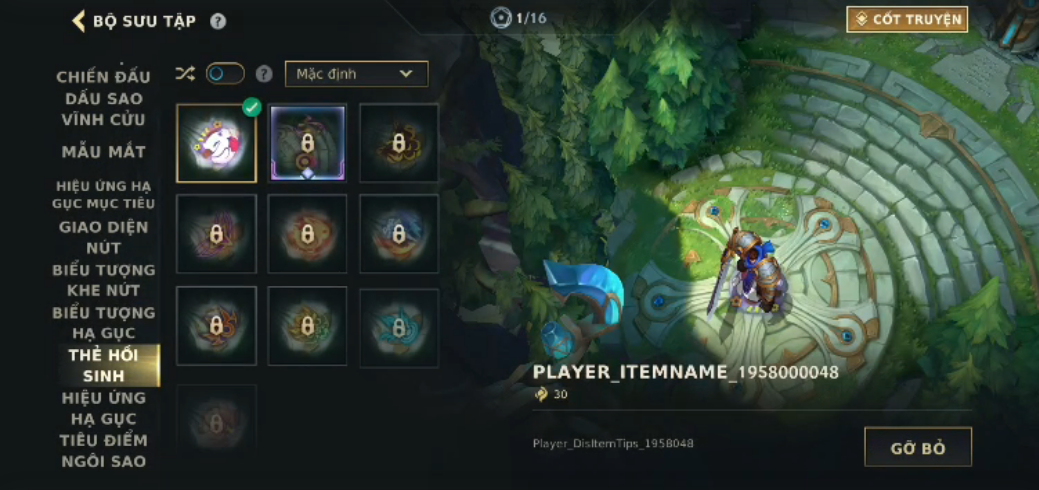The image size is (1039, 490).
Task: Choose the Giao Diện Nút category
Action: click(103, 237)
